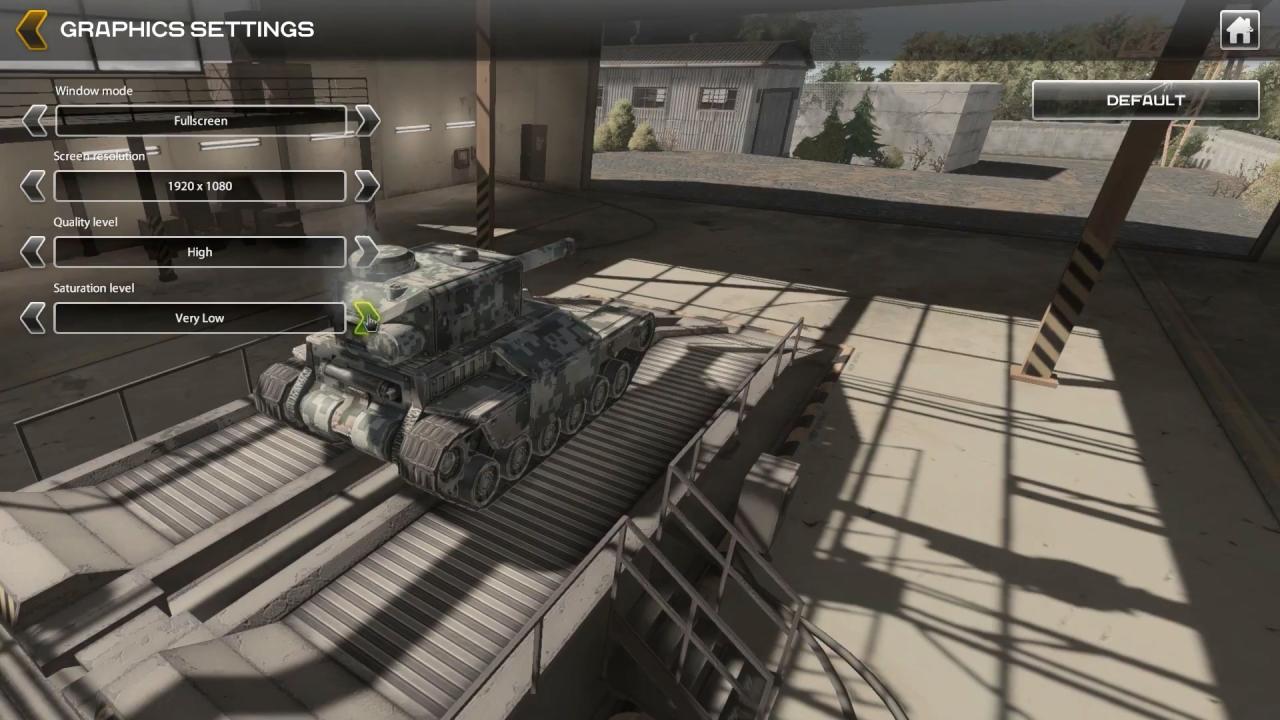Image resolution: width=1280 pixels, height=720 pixels.
Task: Reset graphics with the DEFAULT button
Action: tap(1145, 100)
